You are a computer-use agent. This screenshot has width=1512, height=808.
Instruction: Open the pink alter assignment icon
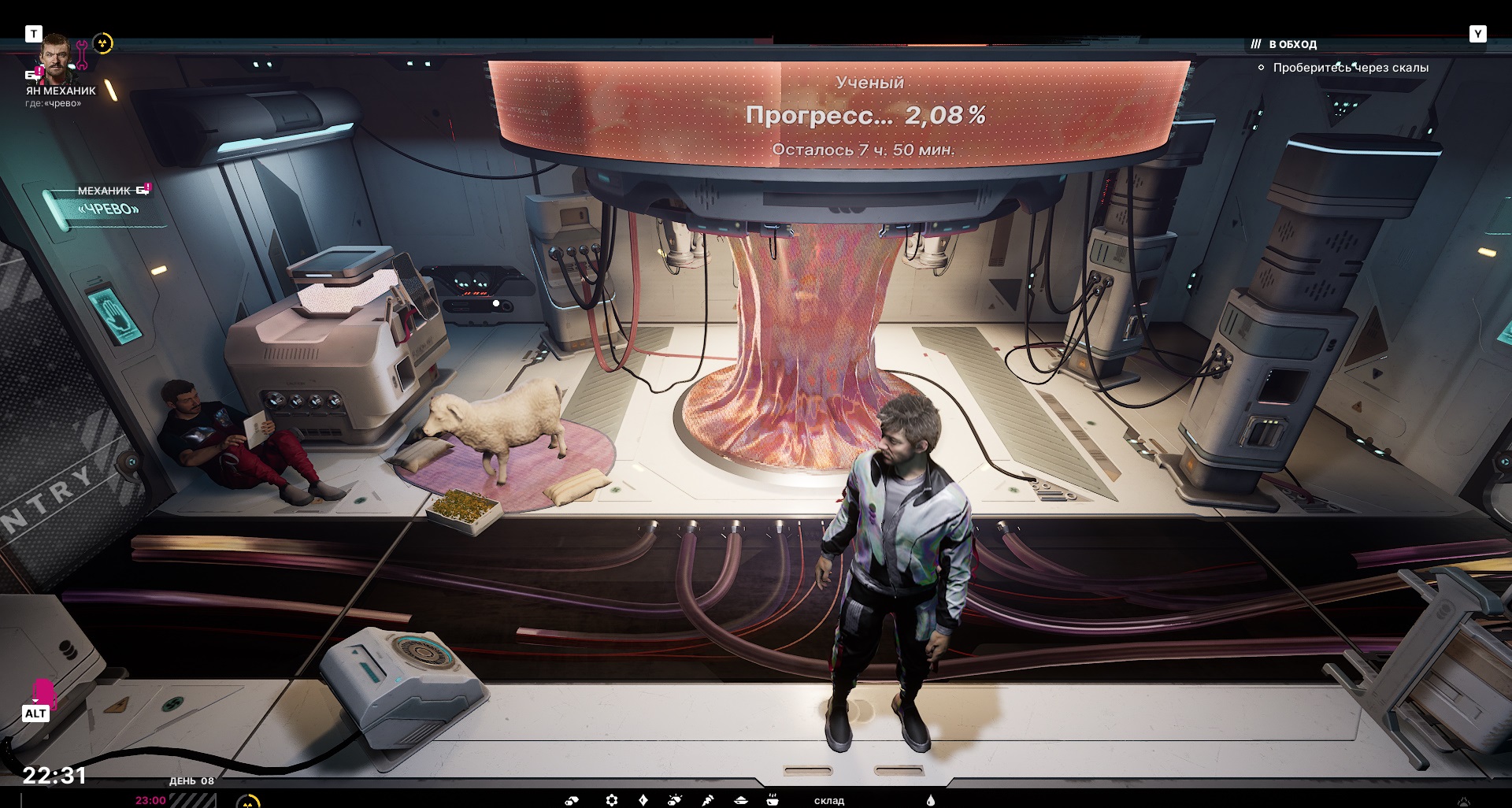point(43,693)
